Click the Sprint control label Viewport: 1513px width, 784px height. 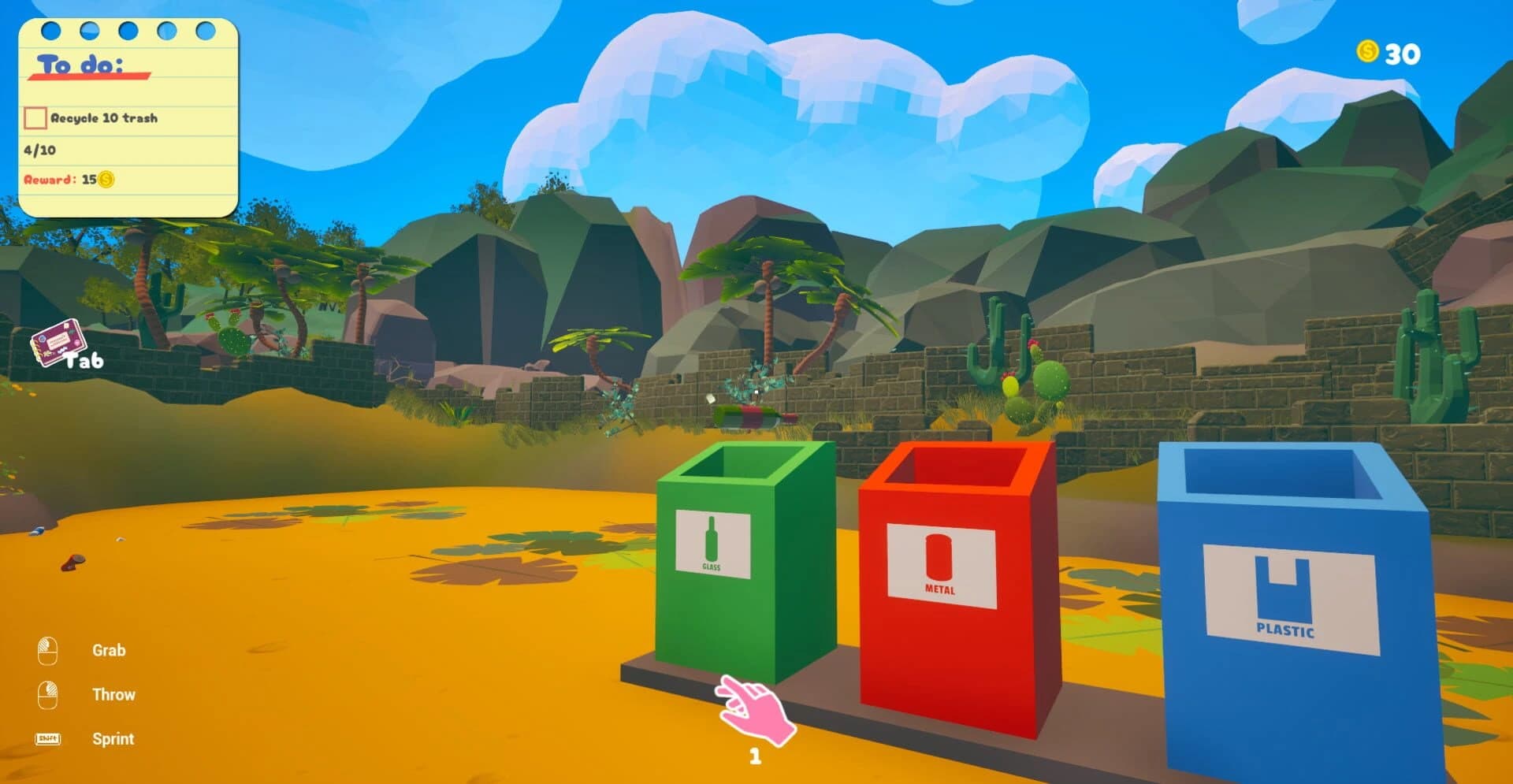tap(113, 738)
